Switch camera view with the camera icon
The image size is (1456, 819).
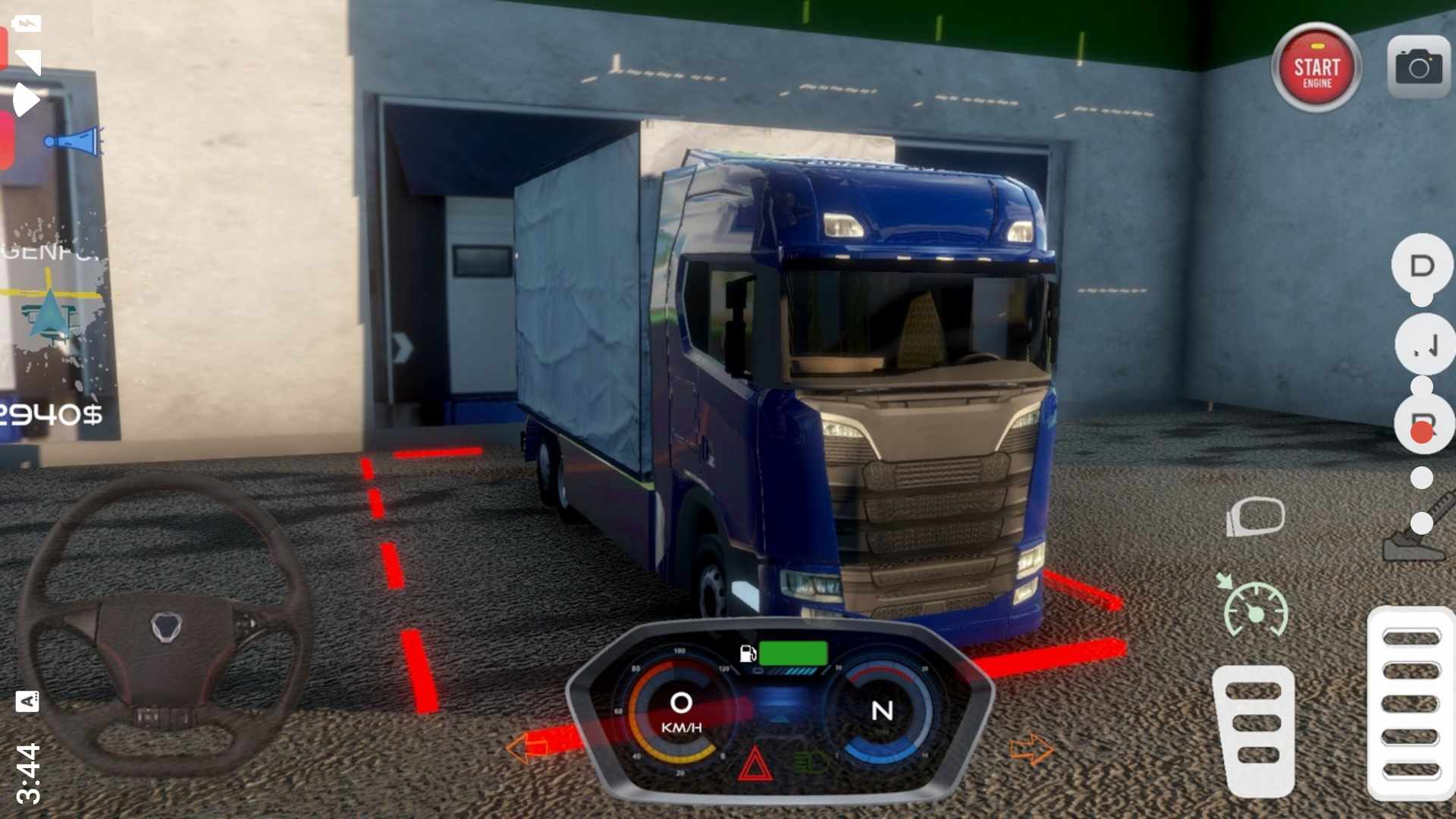[1418, 67]
